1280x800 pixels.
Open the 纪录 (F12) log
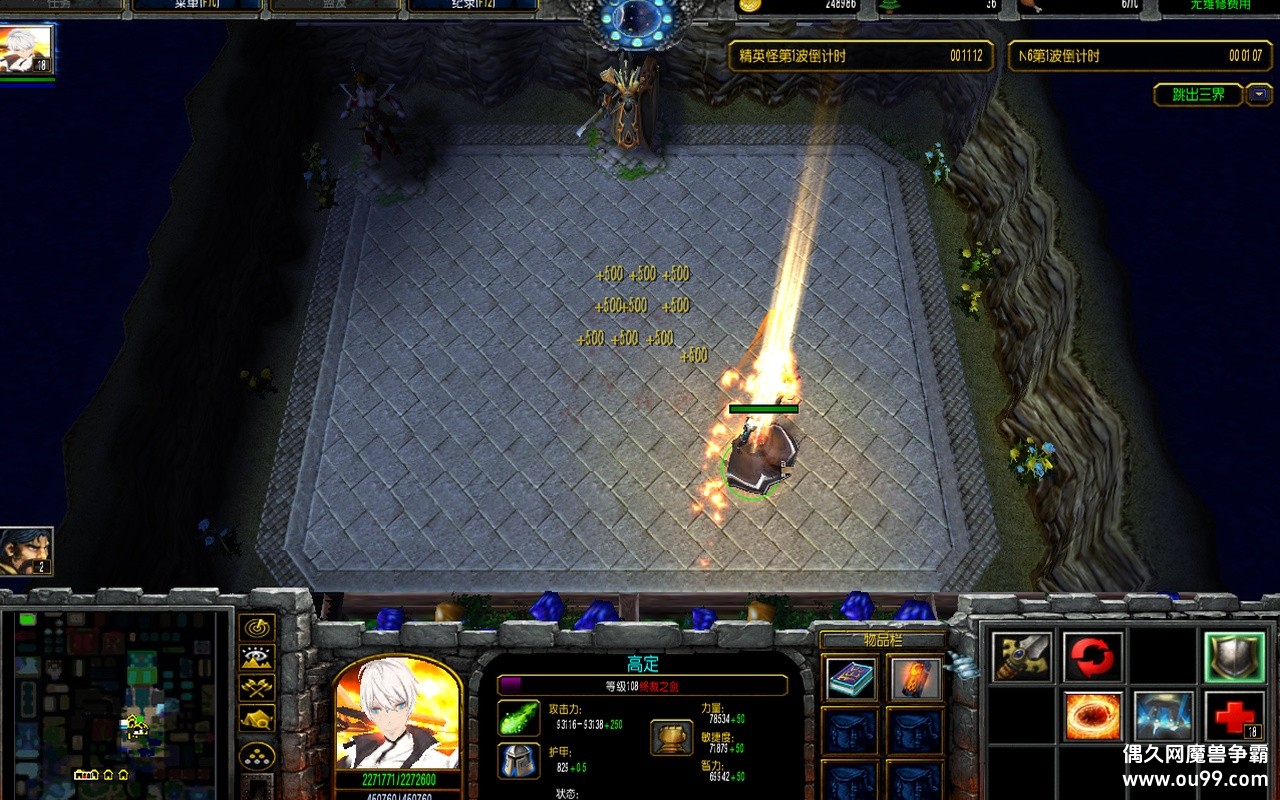tap(472, 5)
